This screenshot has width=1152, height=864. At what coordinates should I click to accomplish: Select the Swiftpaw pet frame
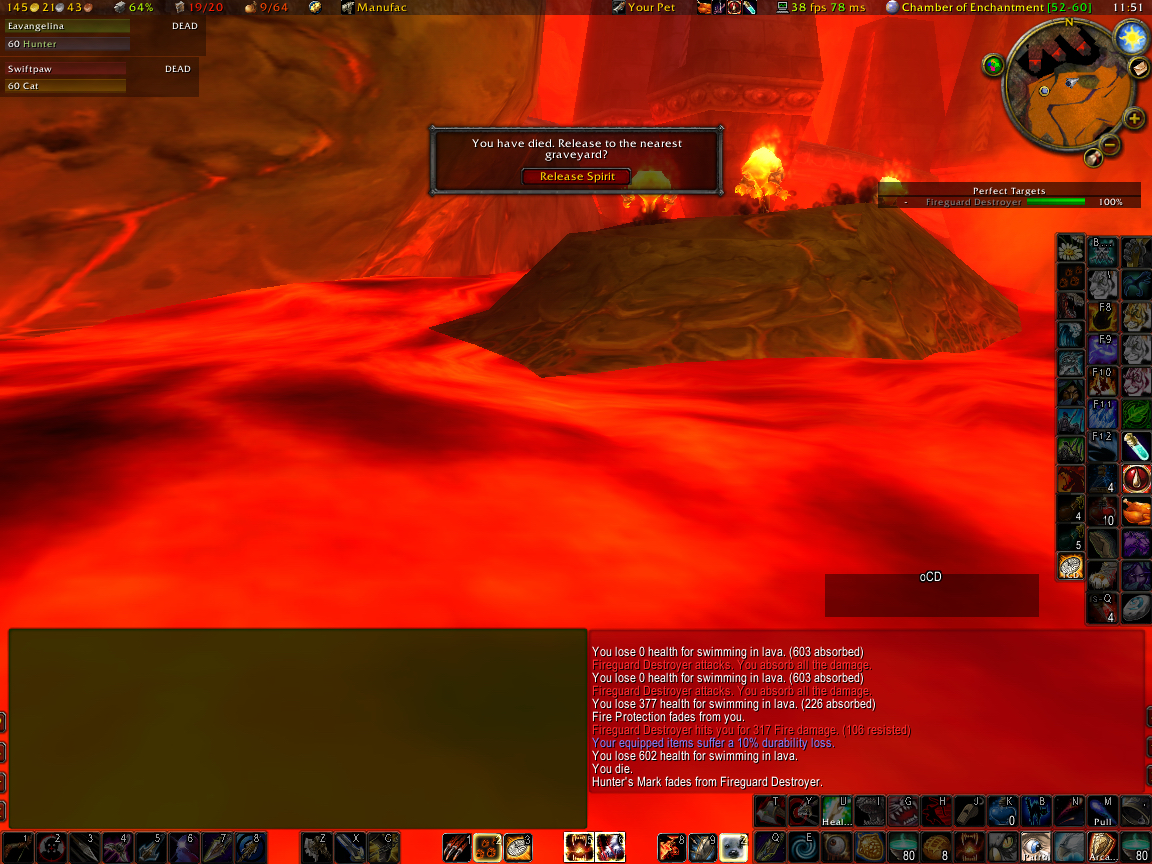68,77
